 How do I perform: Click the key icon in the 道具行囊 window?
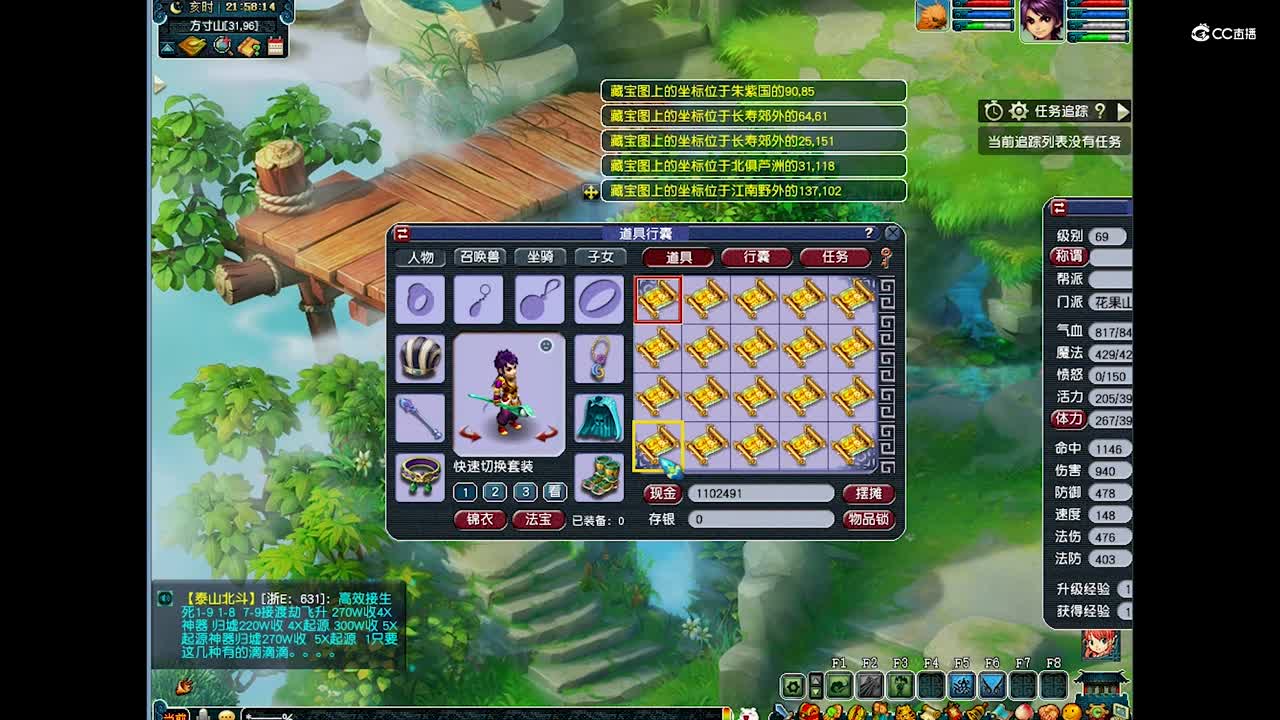point(888,259)
